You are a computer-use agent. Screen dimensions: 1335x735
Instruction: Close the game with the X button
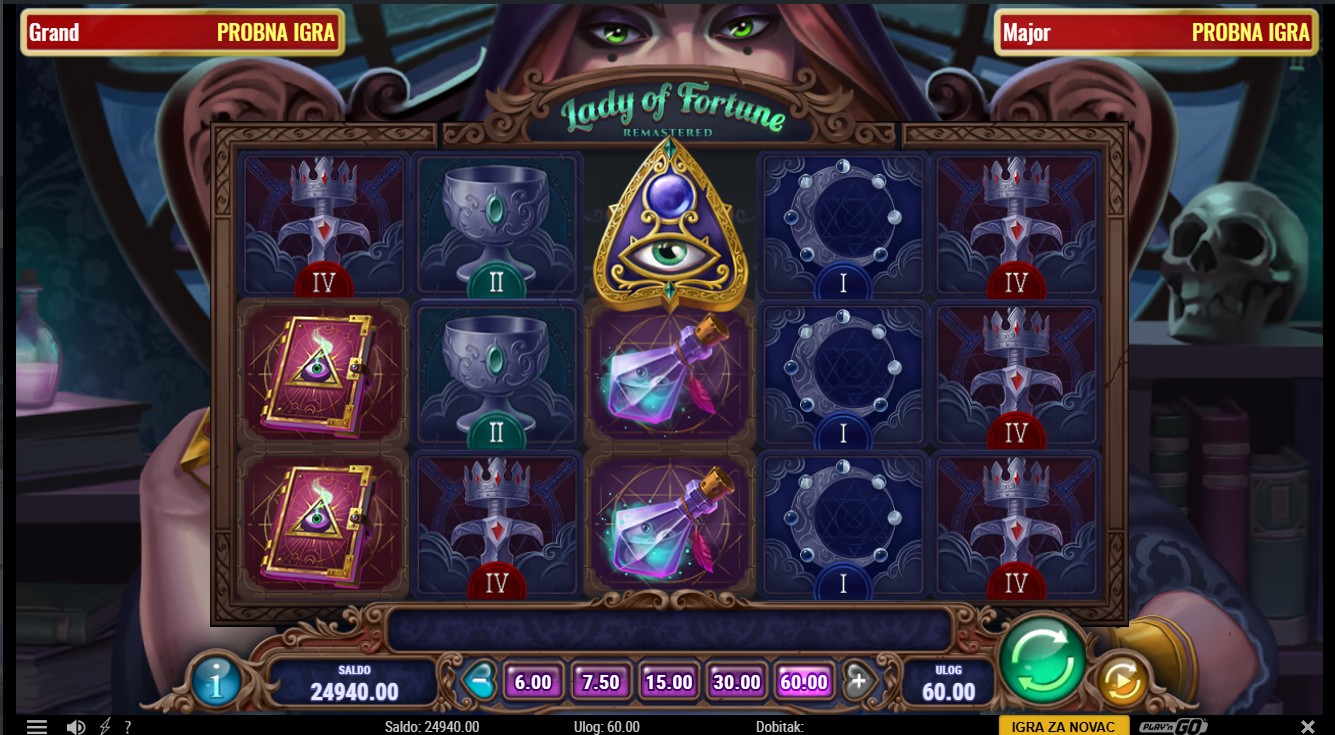pos(1307,727)
